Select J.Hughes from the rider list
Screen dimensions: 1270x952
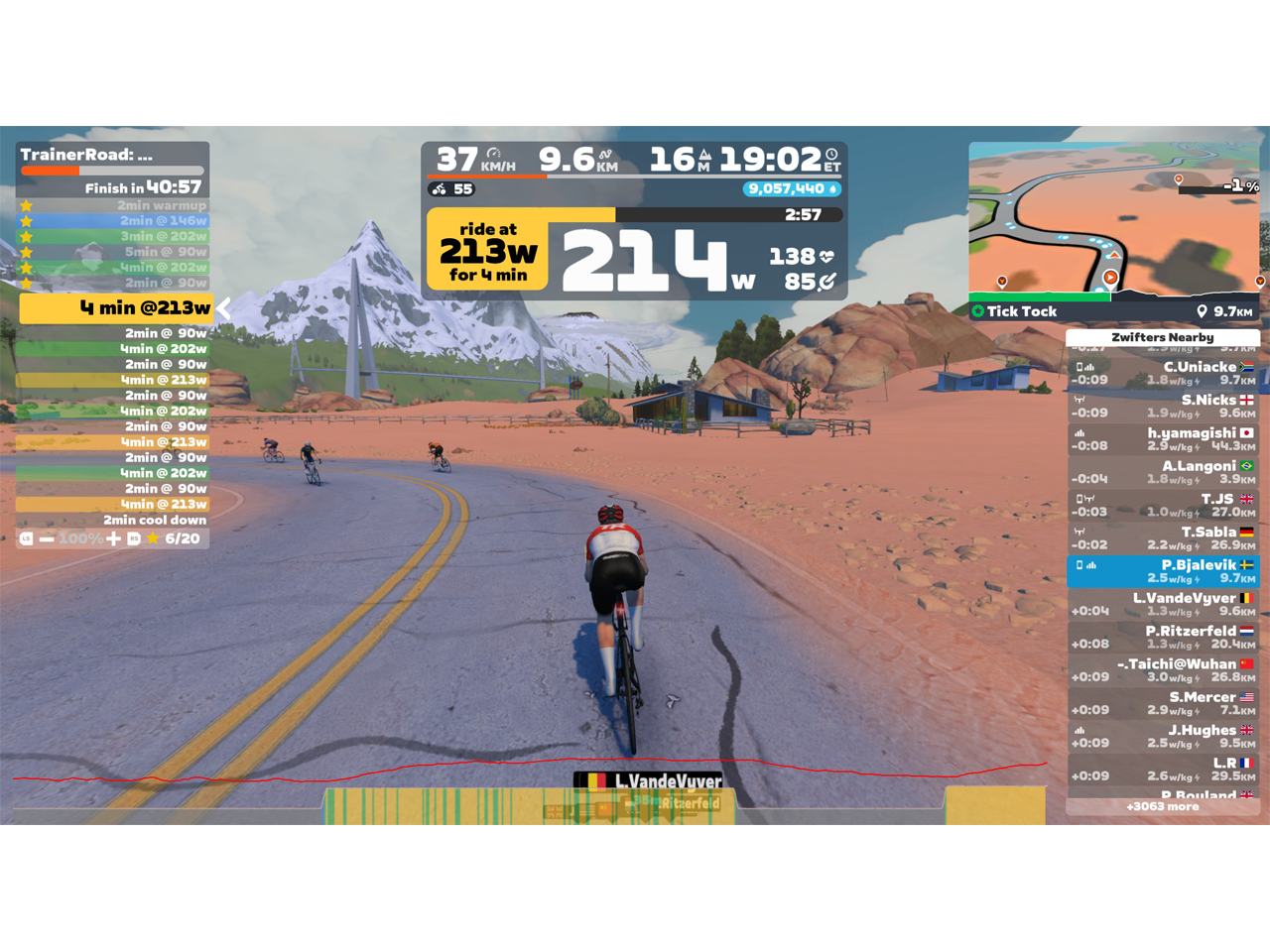[1163, 736]
